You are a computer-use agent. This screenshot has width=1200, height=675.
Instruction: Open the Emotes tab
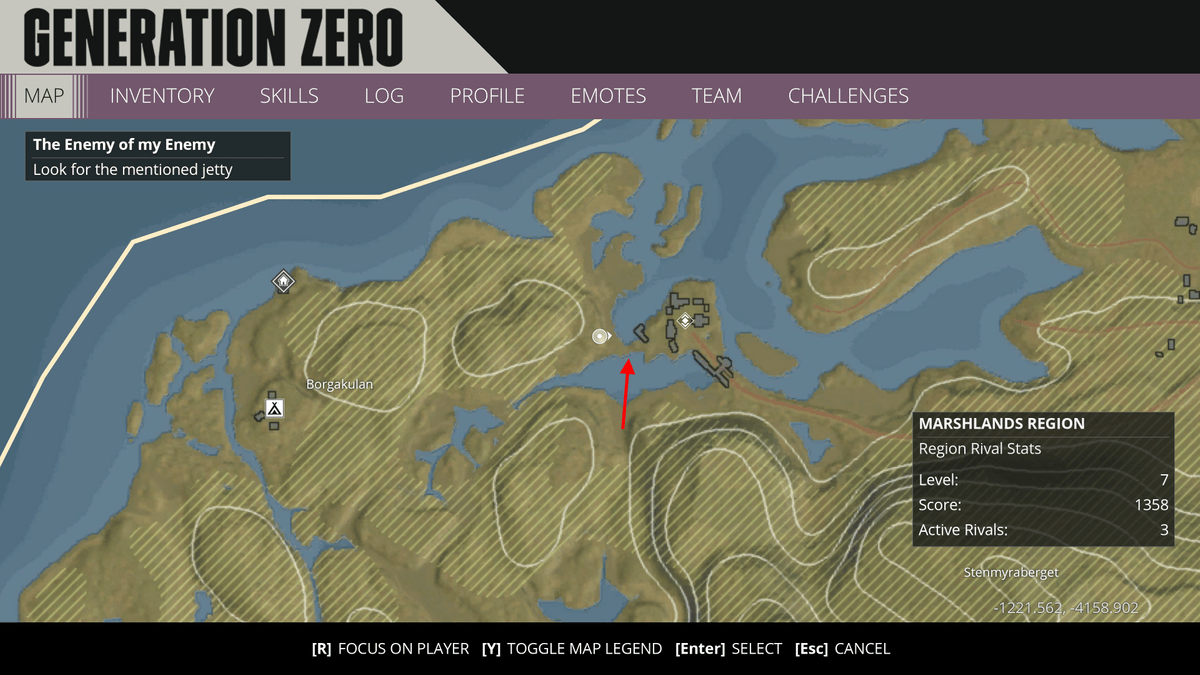click(608, 96)
